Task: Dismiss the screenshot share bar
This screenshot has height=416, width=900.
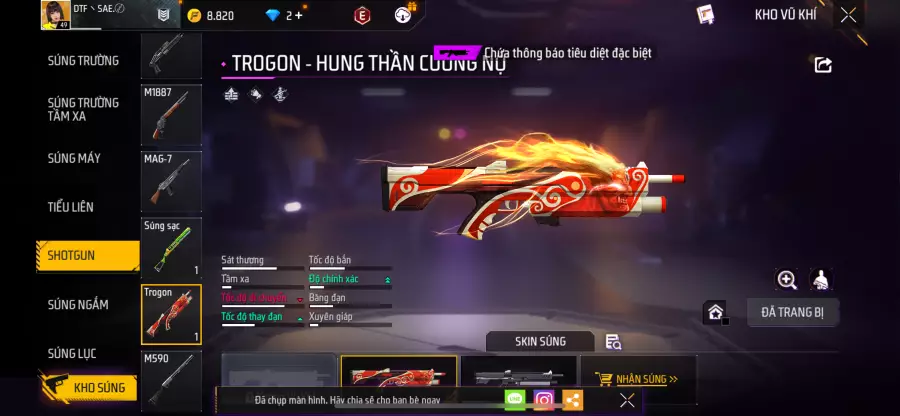Action: (627, 400)
